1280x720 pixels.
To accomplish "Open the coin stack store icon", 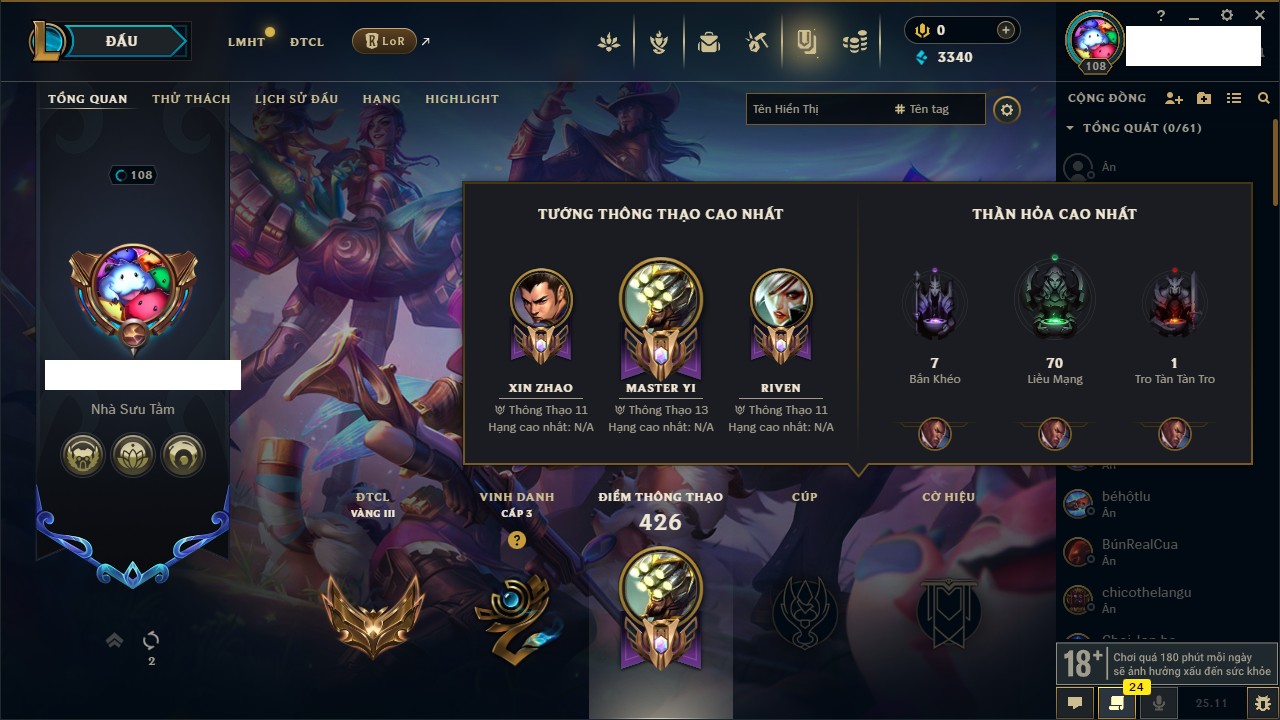I will pos(854,42).
